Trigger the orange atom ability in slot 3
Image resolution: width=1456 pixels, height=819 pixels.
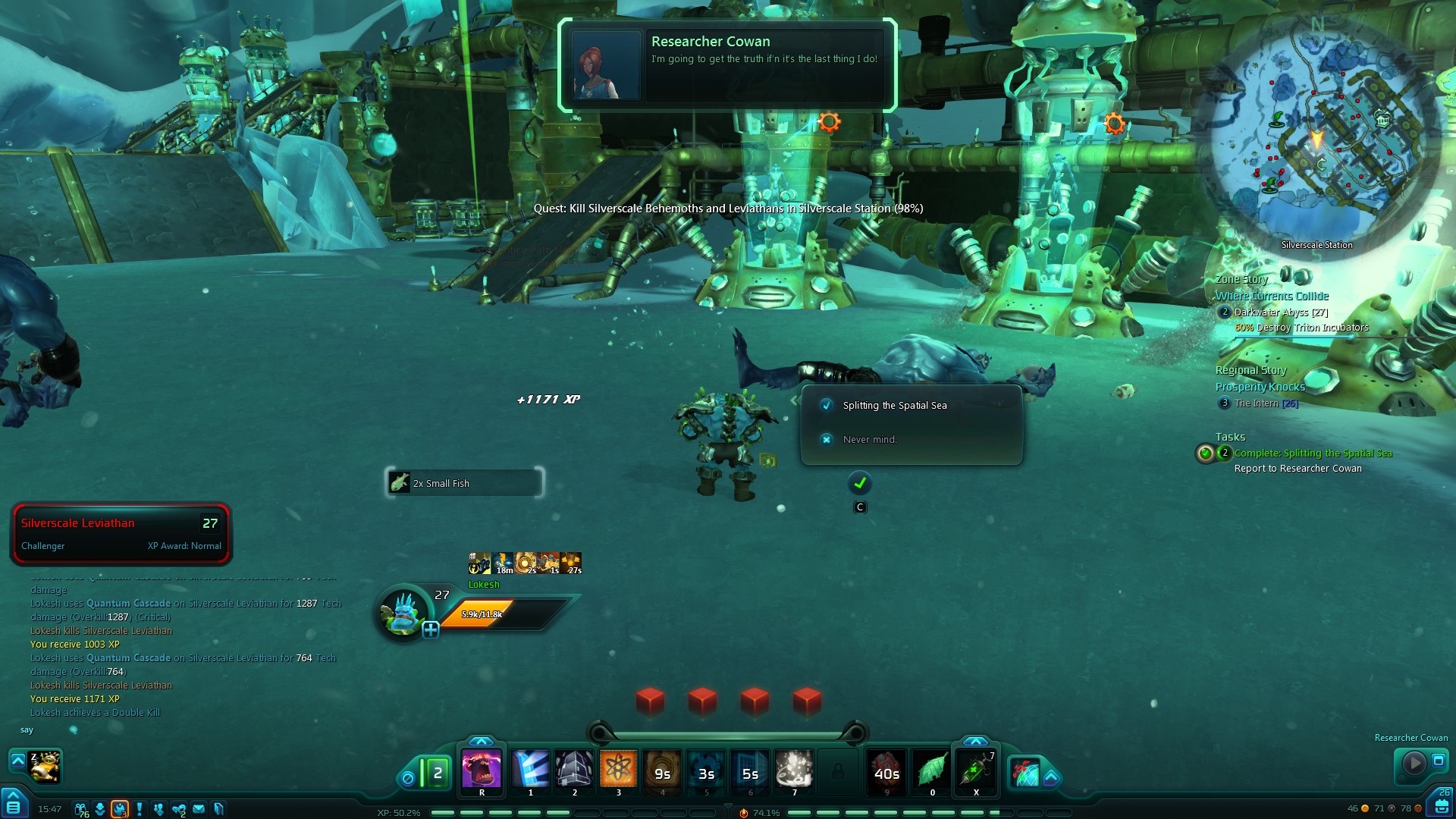618,769
